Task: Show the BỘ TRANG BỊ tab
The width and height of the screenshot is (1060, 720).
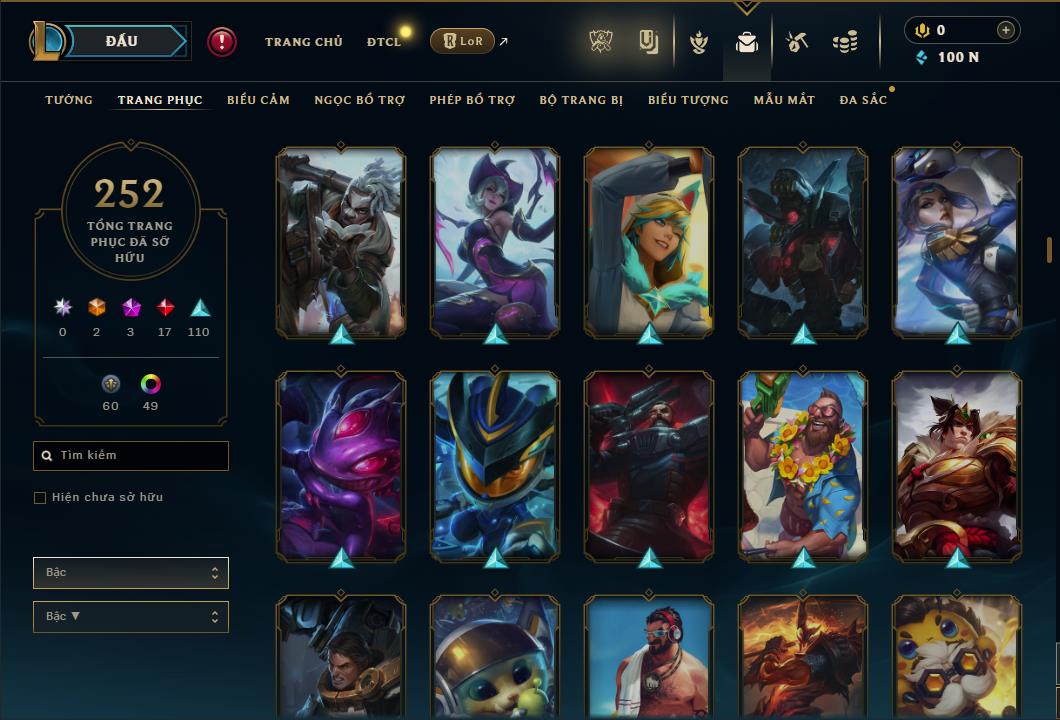Action: [x=581, y=100]
